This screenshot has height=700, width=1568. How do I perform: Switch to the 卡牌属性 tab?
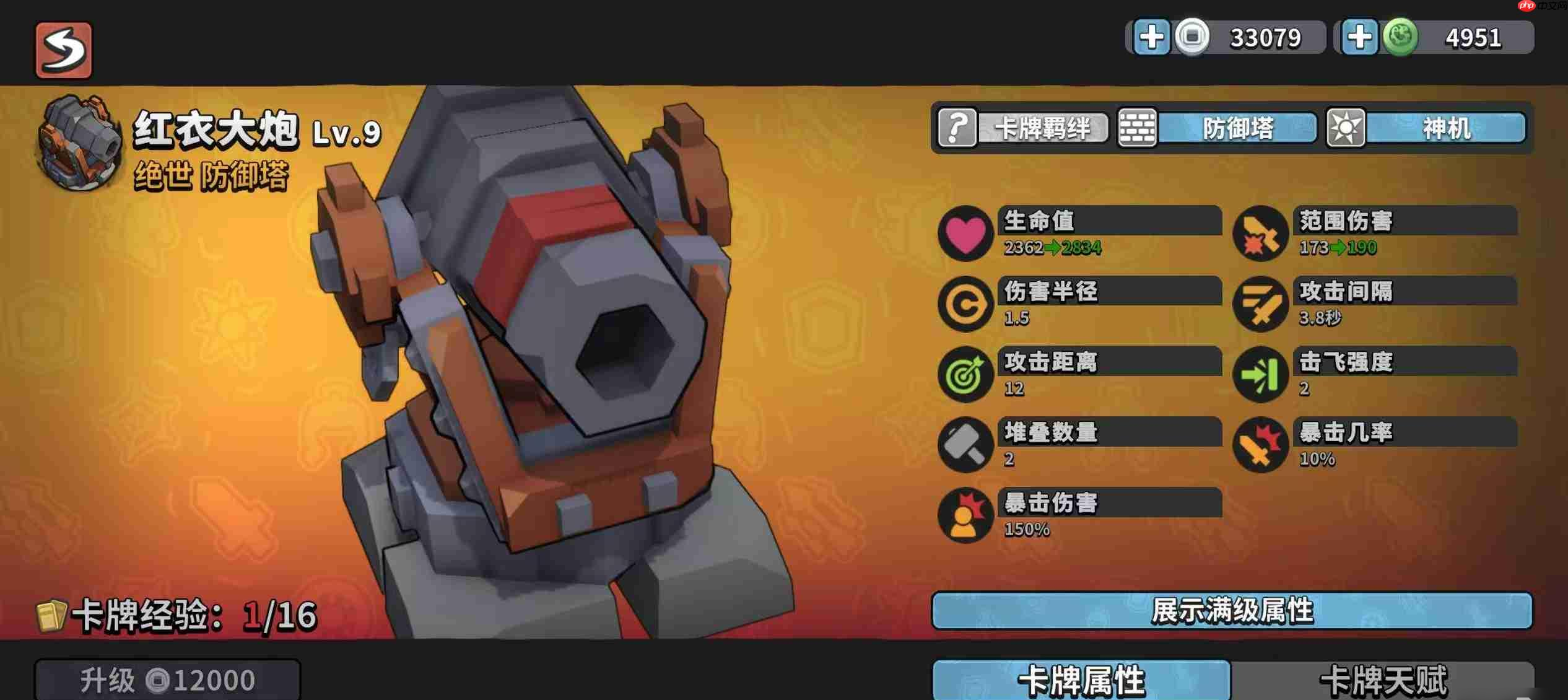(1081, 680)
